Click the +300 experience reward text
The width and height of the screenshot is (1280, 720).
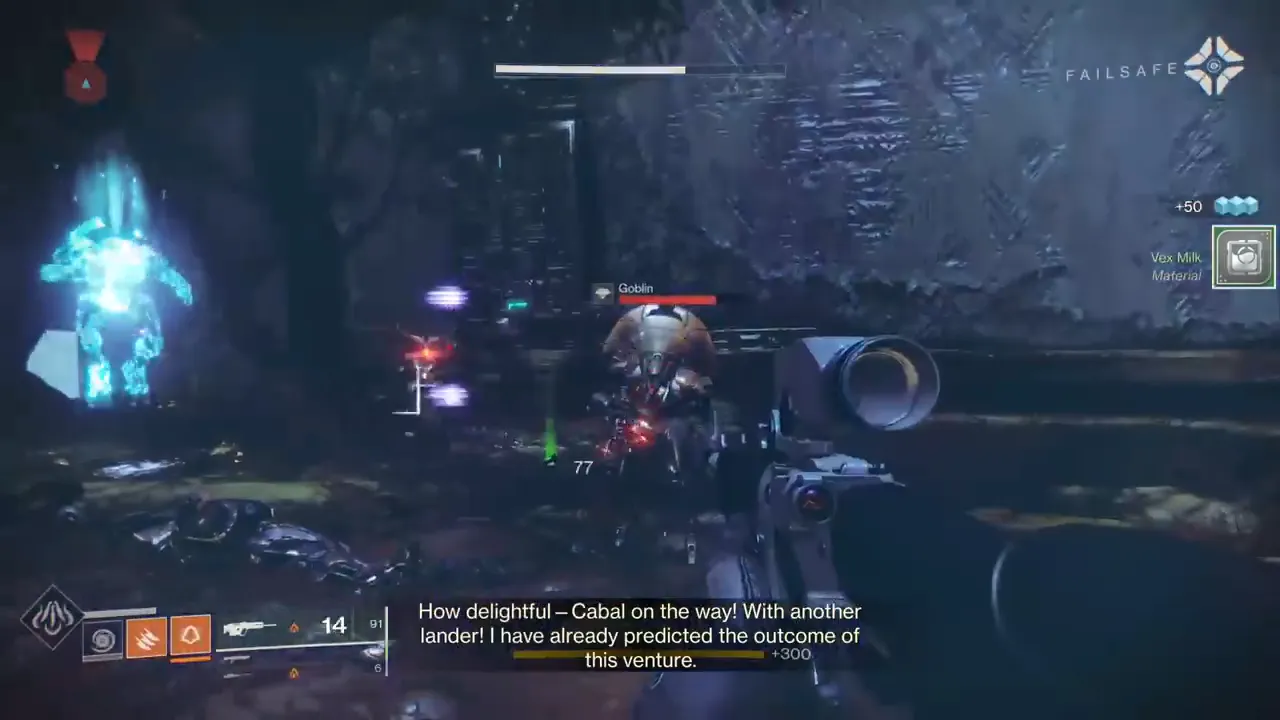[x=791, y=653]
